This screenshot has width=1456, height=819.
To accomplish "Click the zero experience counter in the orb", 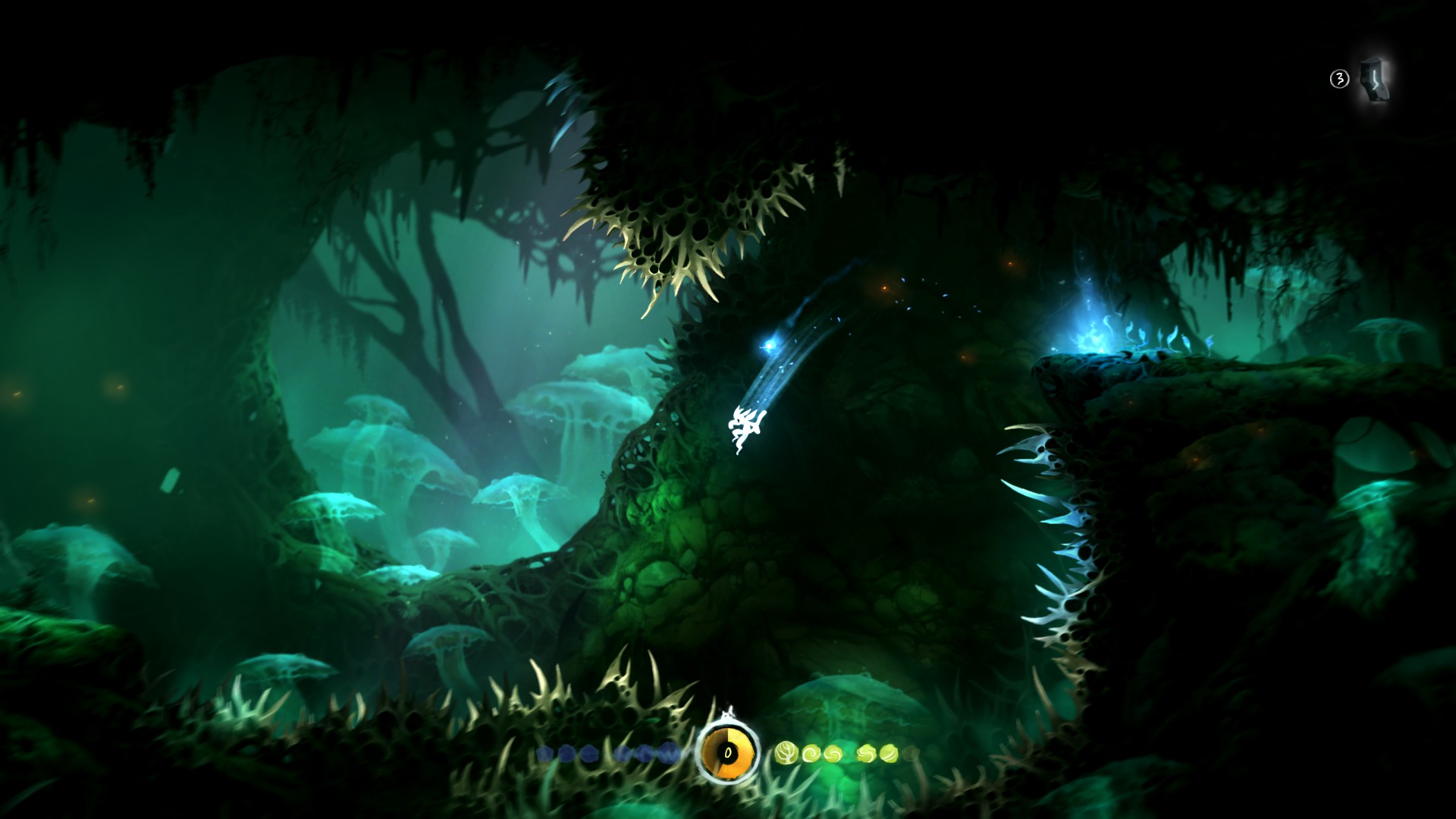I will coord(728,753).
